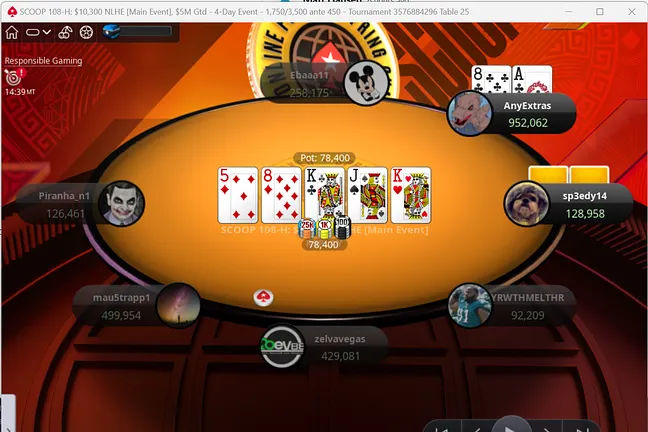Maximize the poker table window
This screenshot has height=432, width=648.
(599, 11)
